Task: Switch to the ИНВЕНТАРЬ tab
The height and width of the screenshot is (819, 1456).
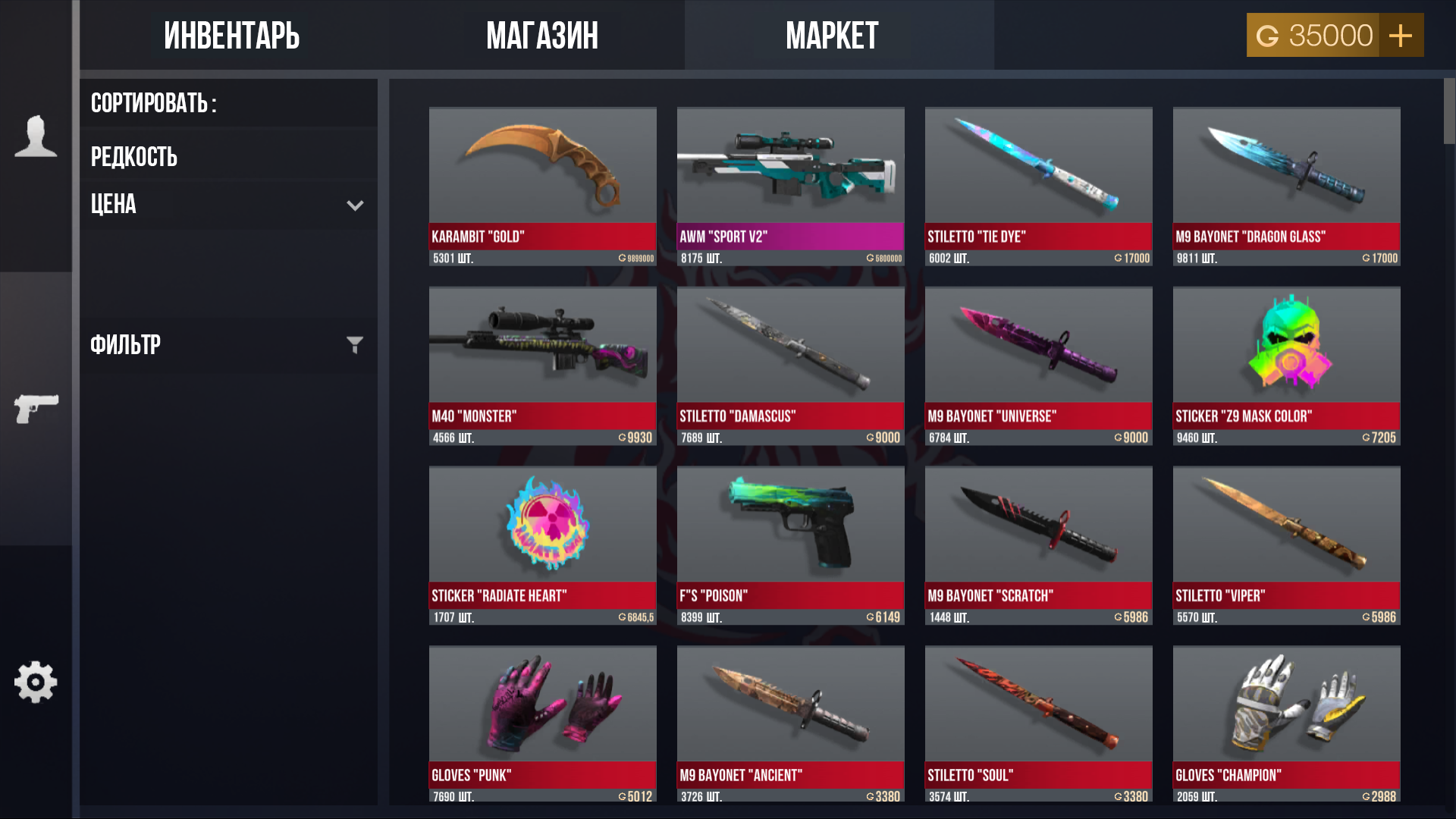Action: 231,34
